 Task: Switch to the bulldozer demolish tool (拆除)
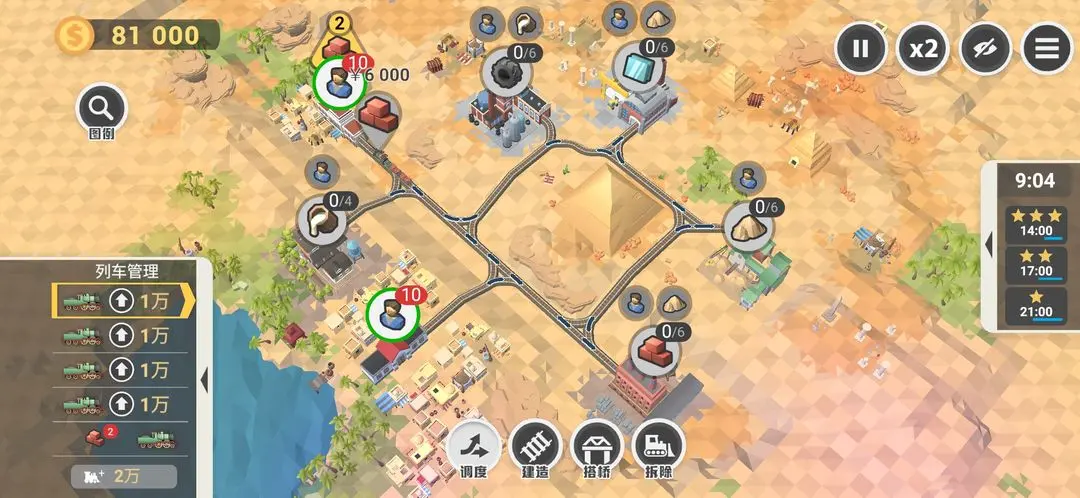pyautogui.click(x=657, y=446)
